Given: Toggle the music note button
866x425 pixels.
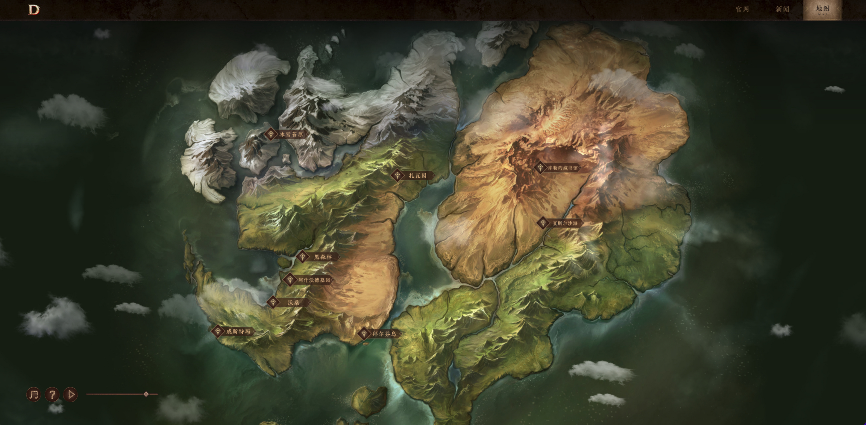Looking at the screenshot, I should 33,394.
